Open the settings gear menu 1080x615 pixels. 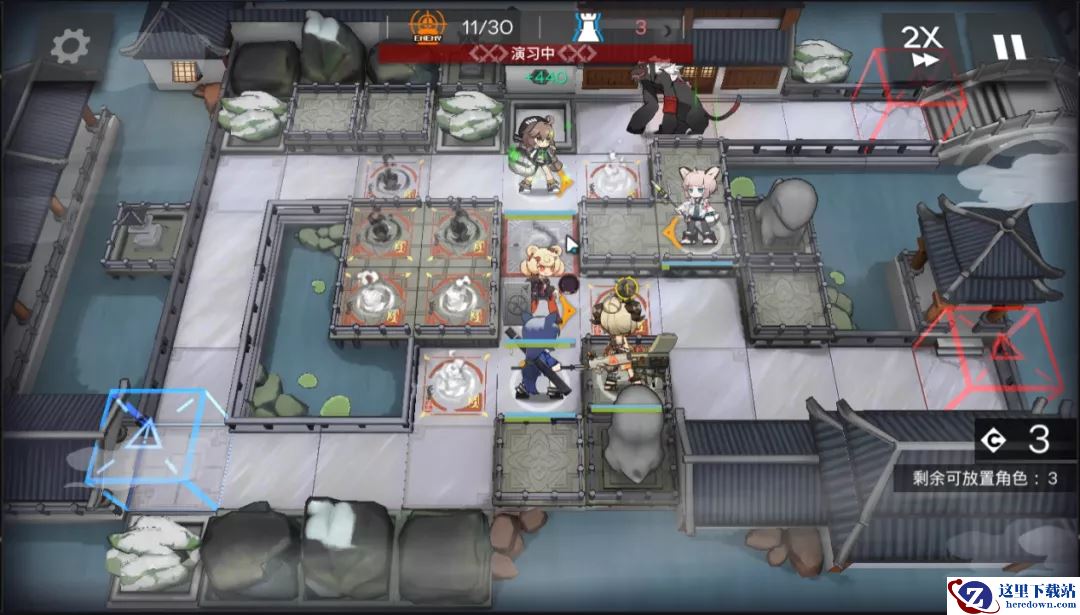click(x=70, y=45)
